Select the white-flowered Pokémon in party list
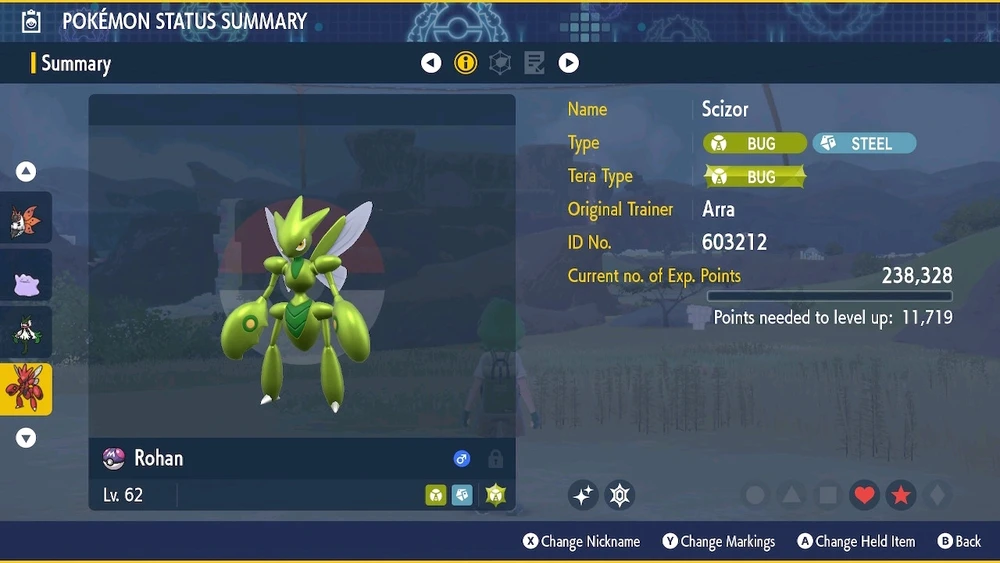Image resolution: width=1000 pixels, height=563 pixels. [x=25, y=334]
